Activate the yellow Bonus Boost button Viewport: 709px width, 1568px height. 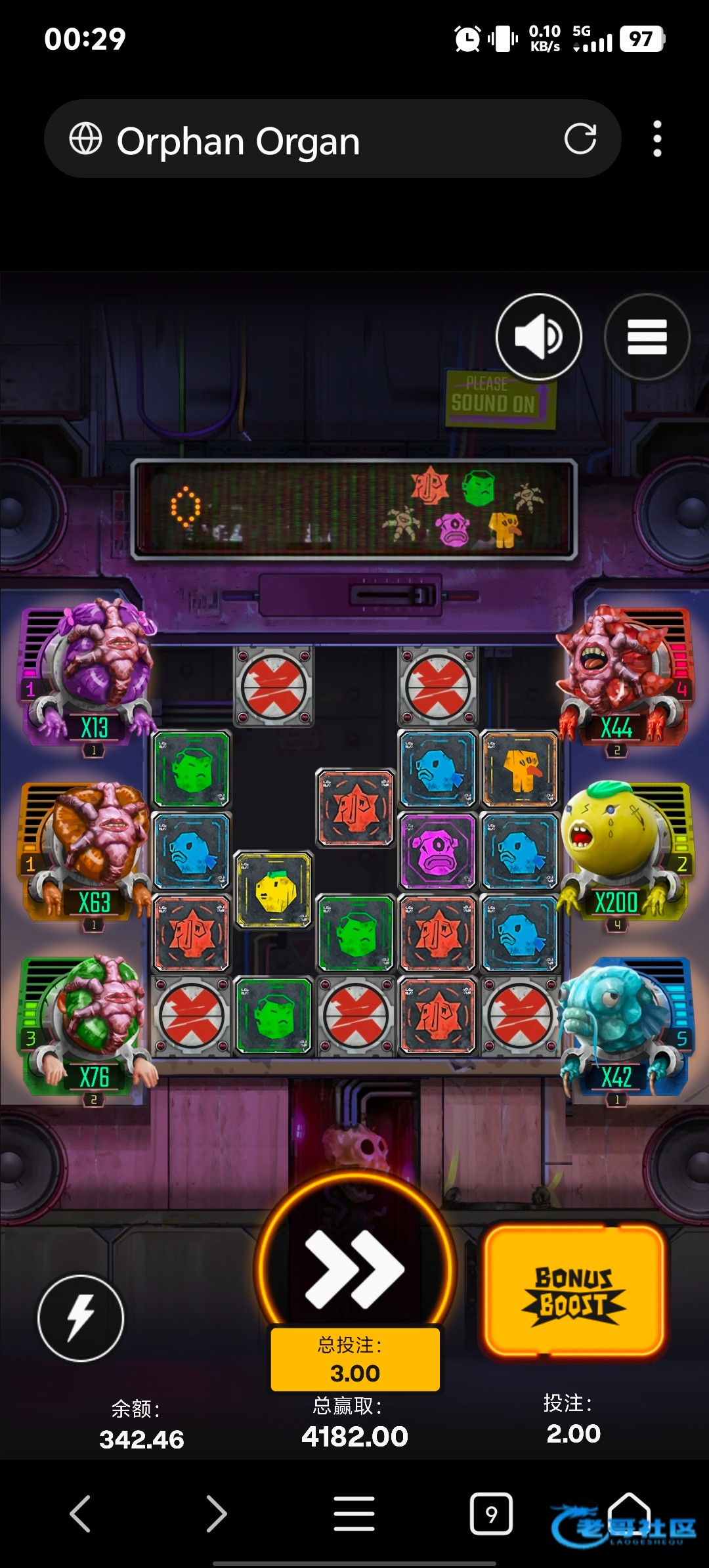click(x=574, y=1292)
